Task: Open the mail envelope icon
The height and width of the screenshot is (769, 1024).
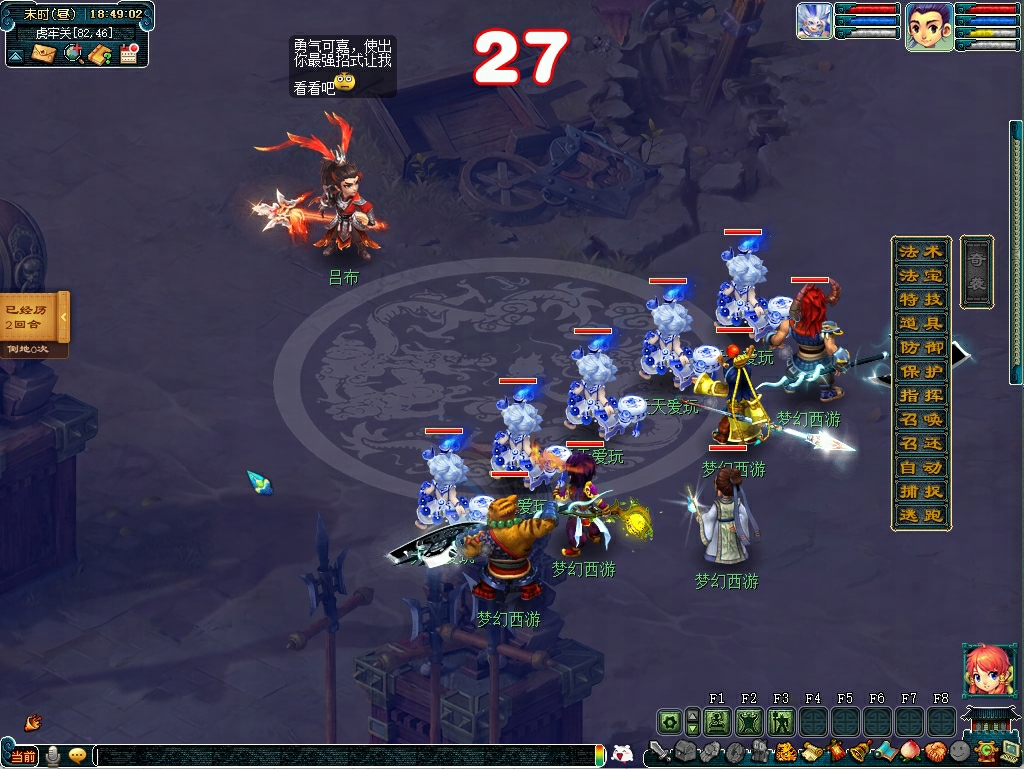Action: pos(43,54)
